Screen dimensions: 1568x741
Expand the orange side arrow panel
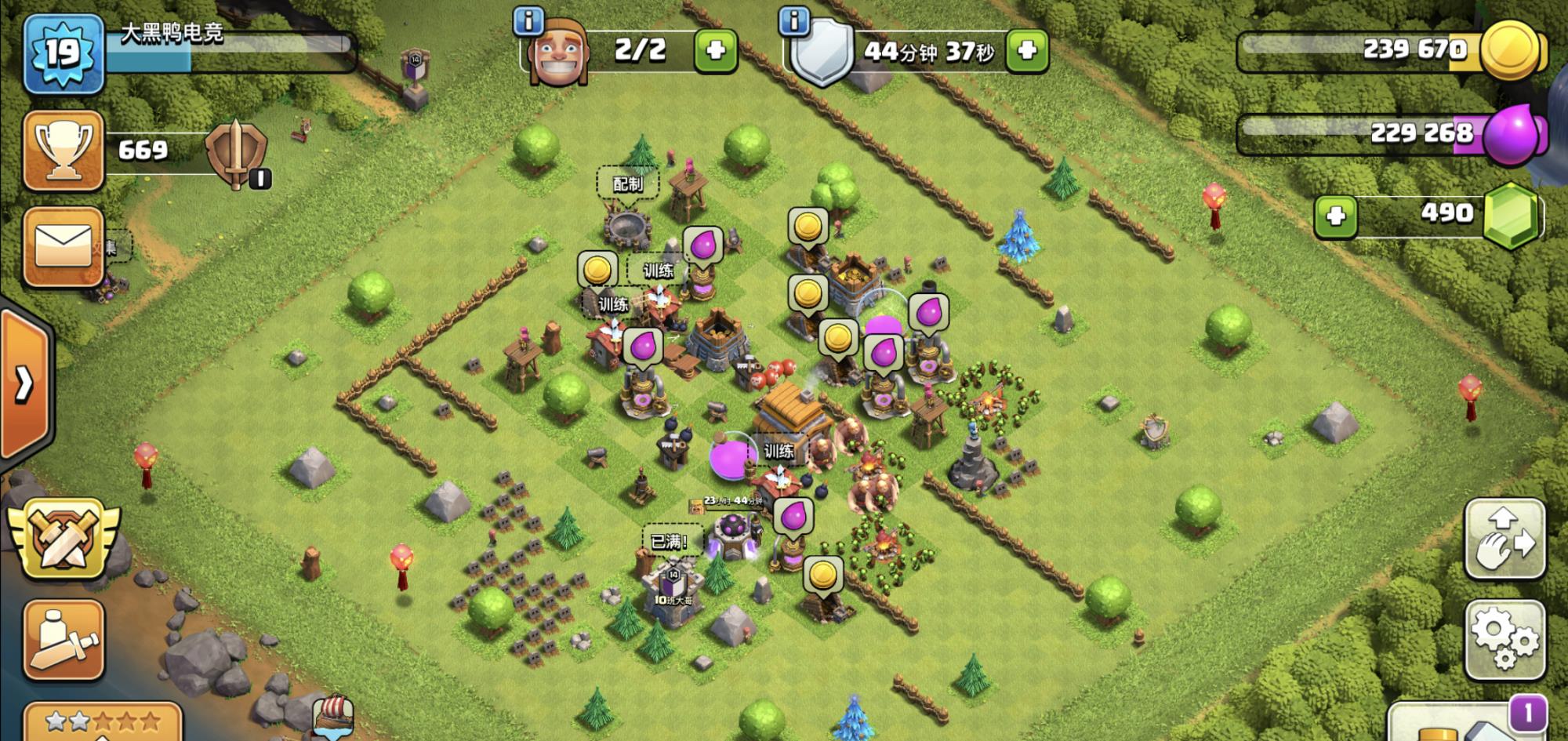(25, 384)
